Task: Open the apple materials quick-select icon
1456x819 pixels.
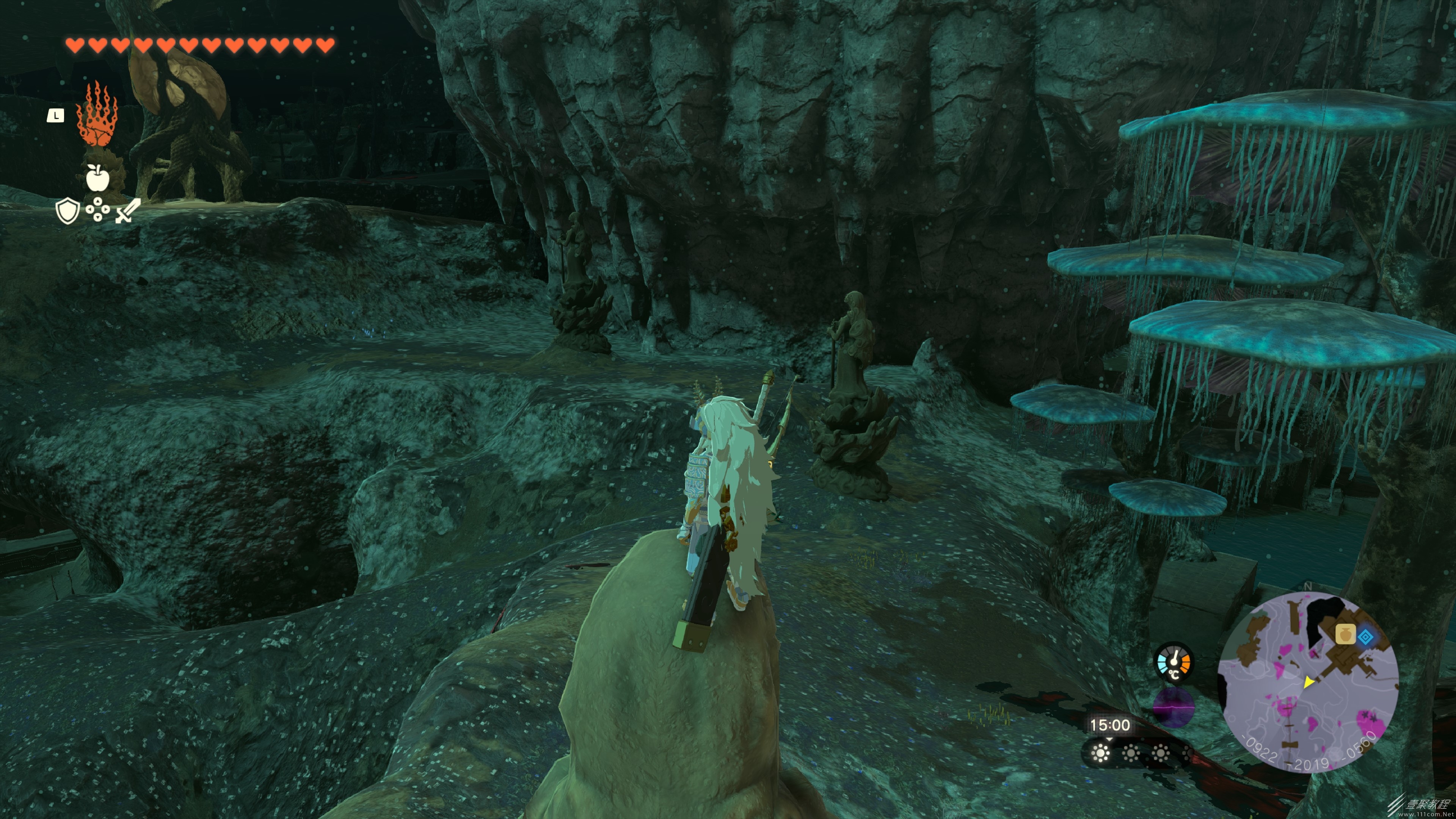Action: pyautogui.click(x=97, y=177)
